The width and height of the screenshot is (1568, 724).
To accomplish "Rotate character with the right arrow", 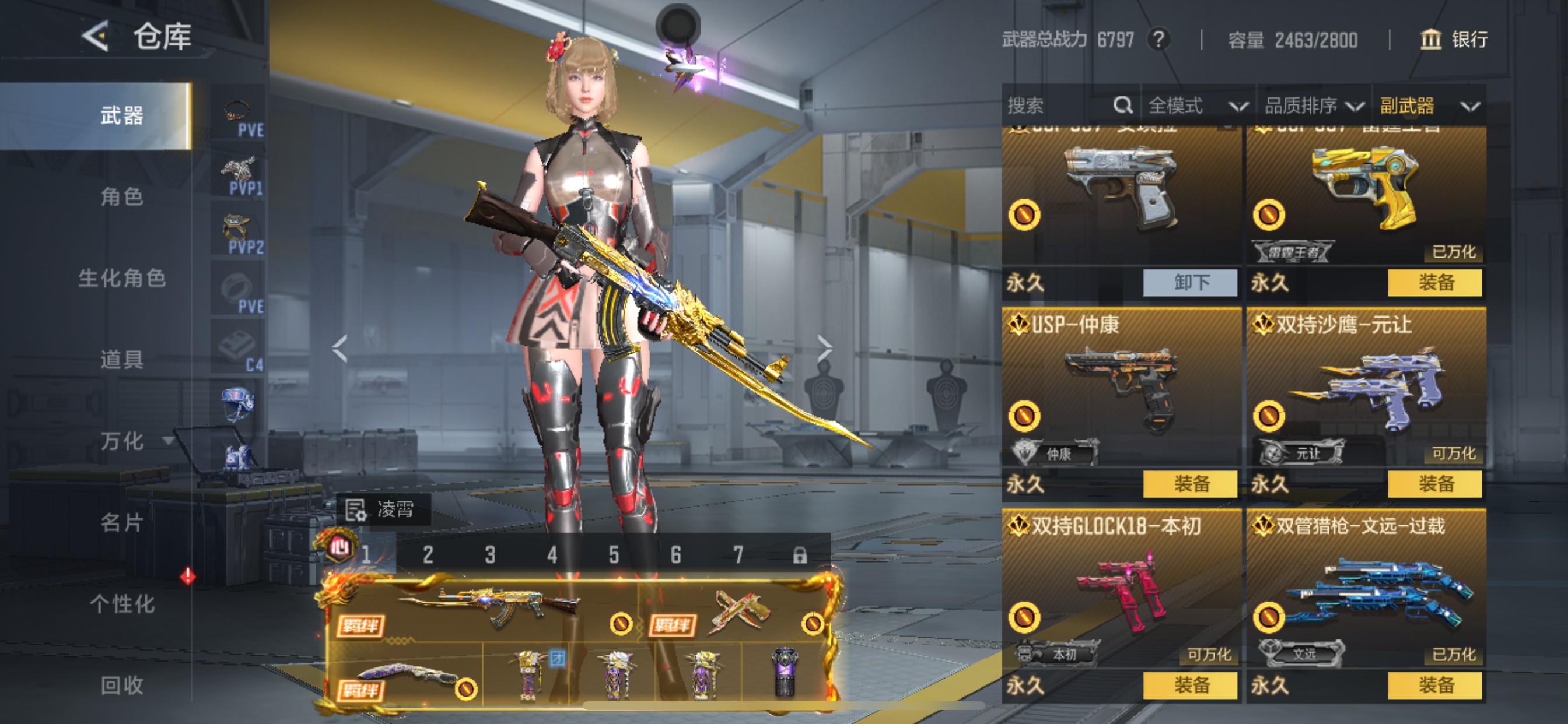I will [x=825, y=349].
